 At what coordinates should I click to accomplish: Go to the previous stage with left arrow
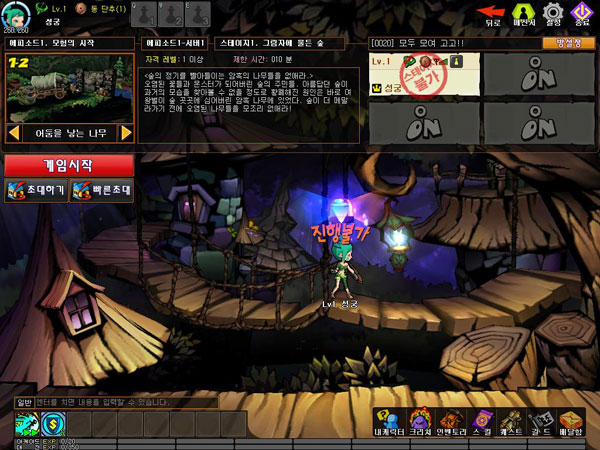pyautogui.click(x=14, y=132)
